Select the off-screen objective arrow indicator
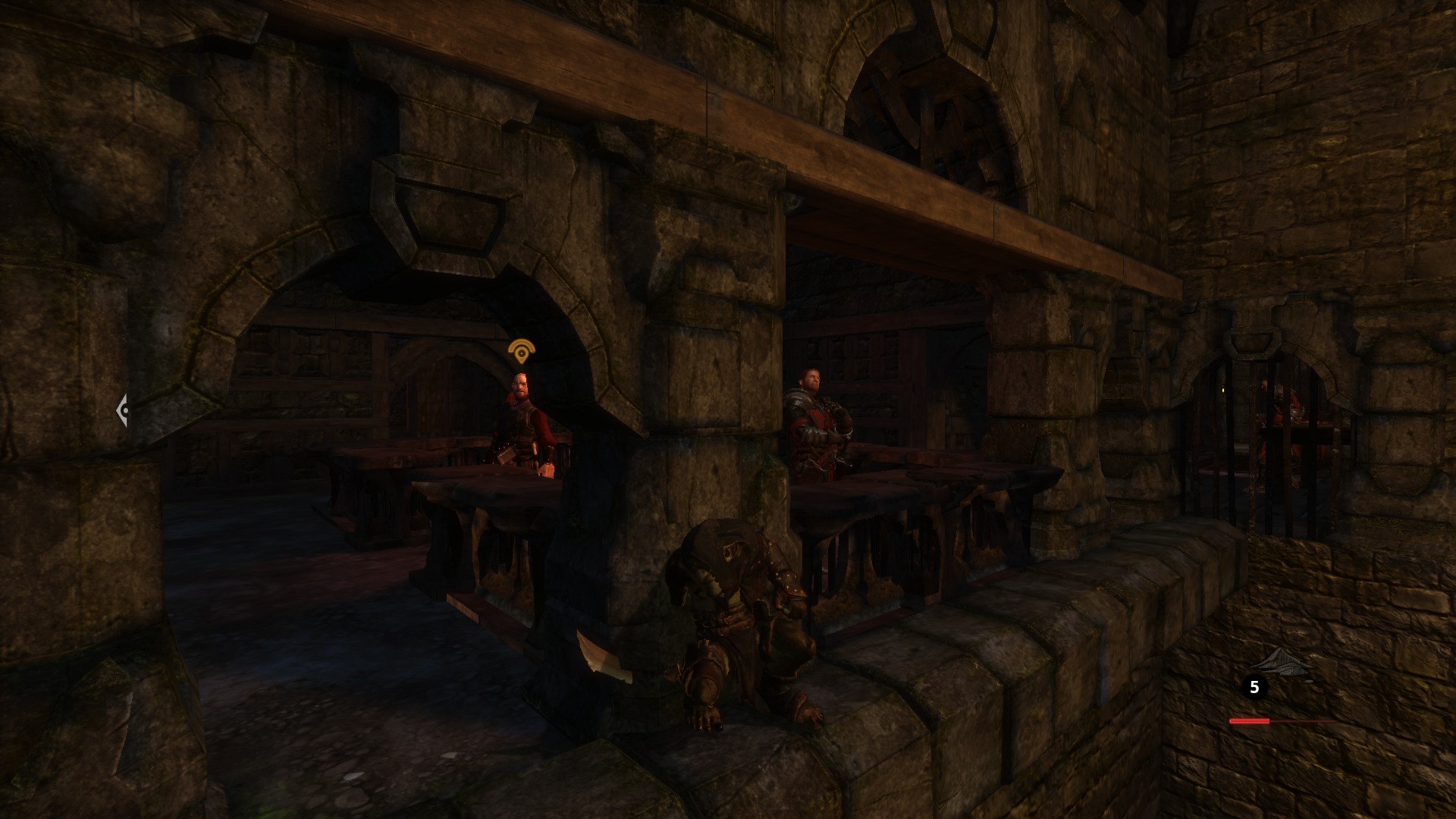 coord(122,410)
